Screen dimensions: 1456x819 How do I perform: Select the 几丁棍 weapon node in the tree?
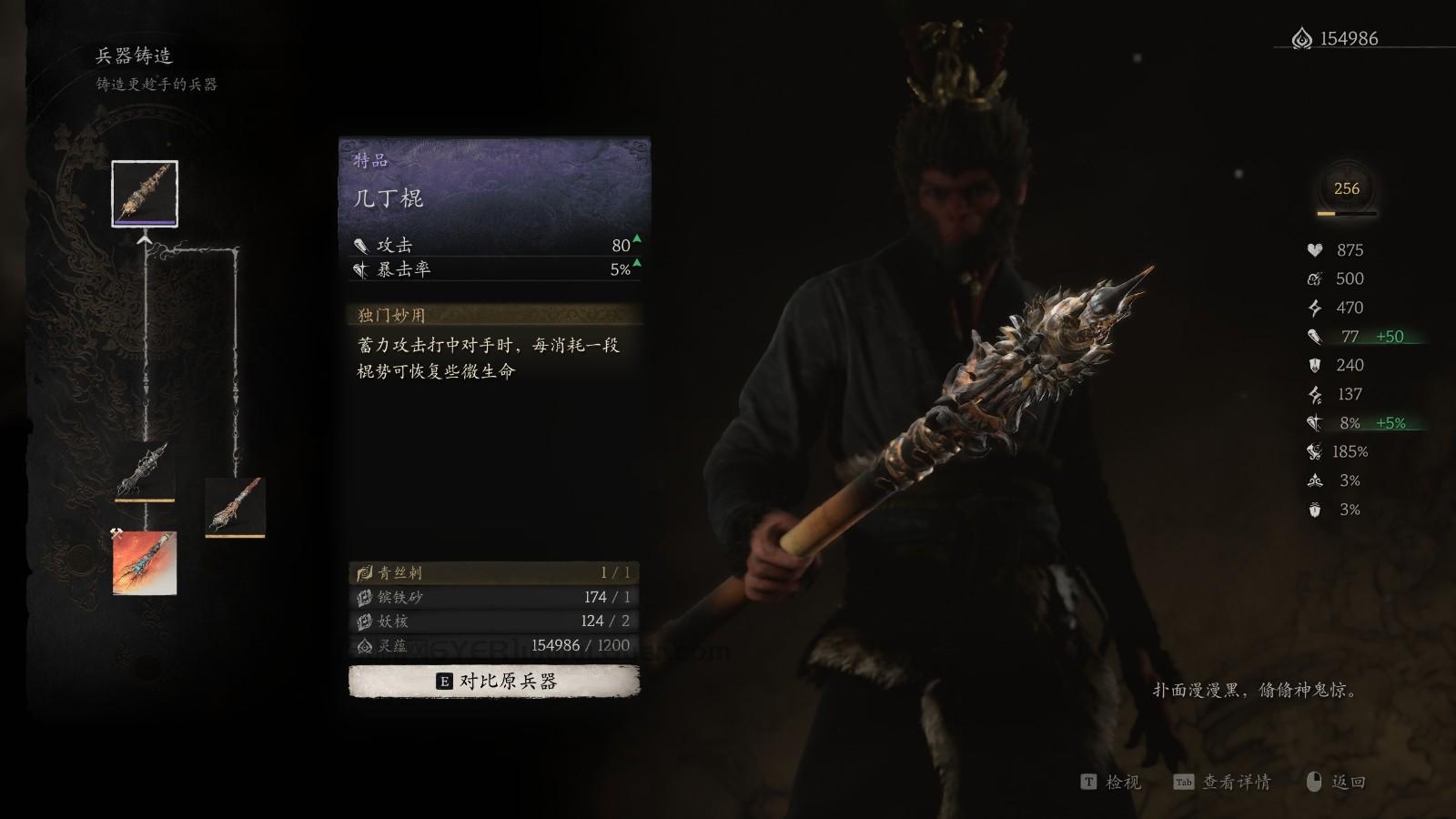(146, 194)
